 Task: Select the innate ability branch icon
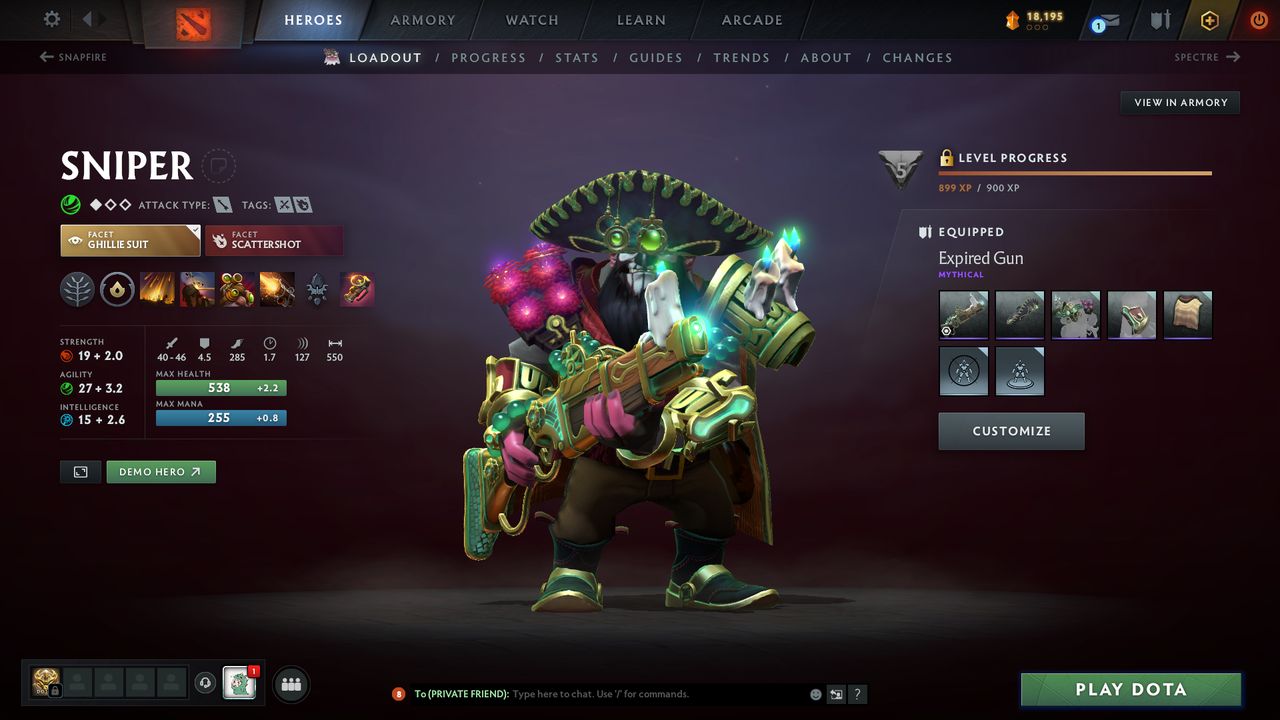pyautogui.click(x=77, y=289)
